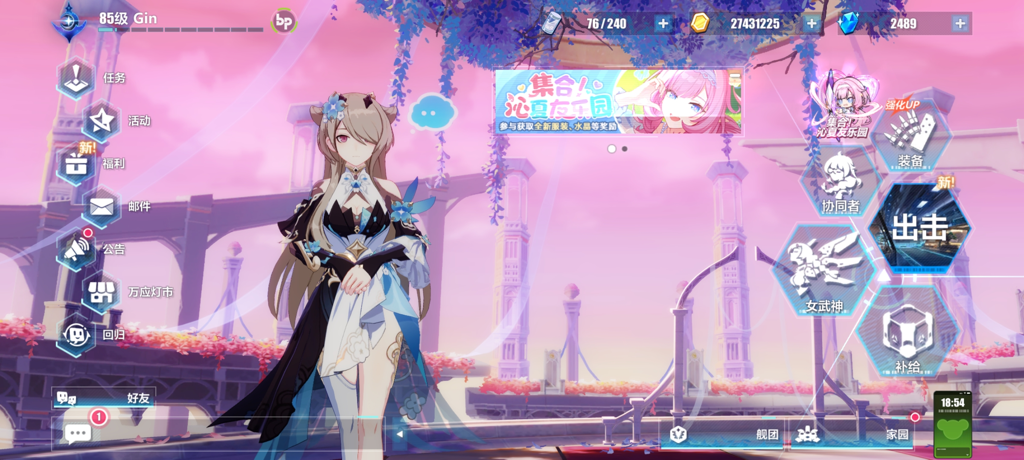
Task: Open the BP battle pass icon
Action: pos(284,21)
